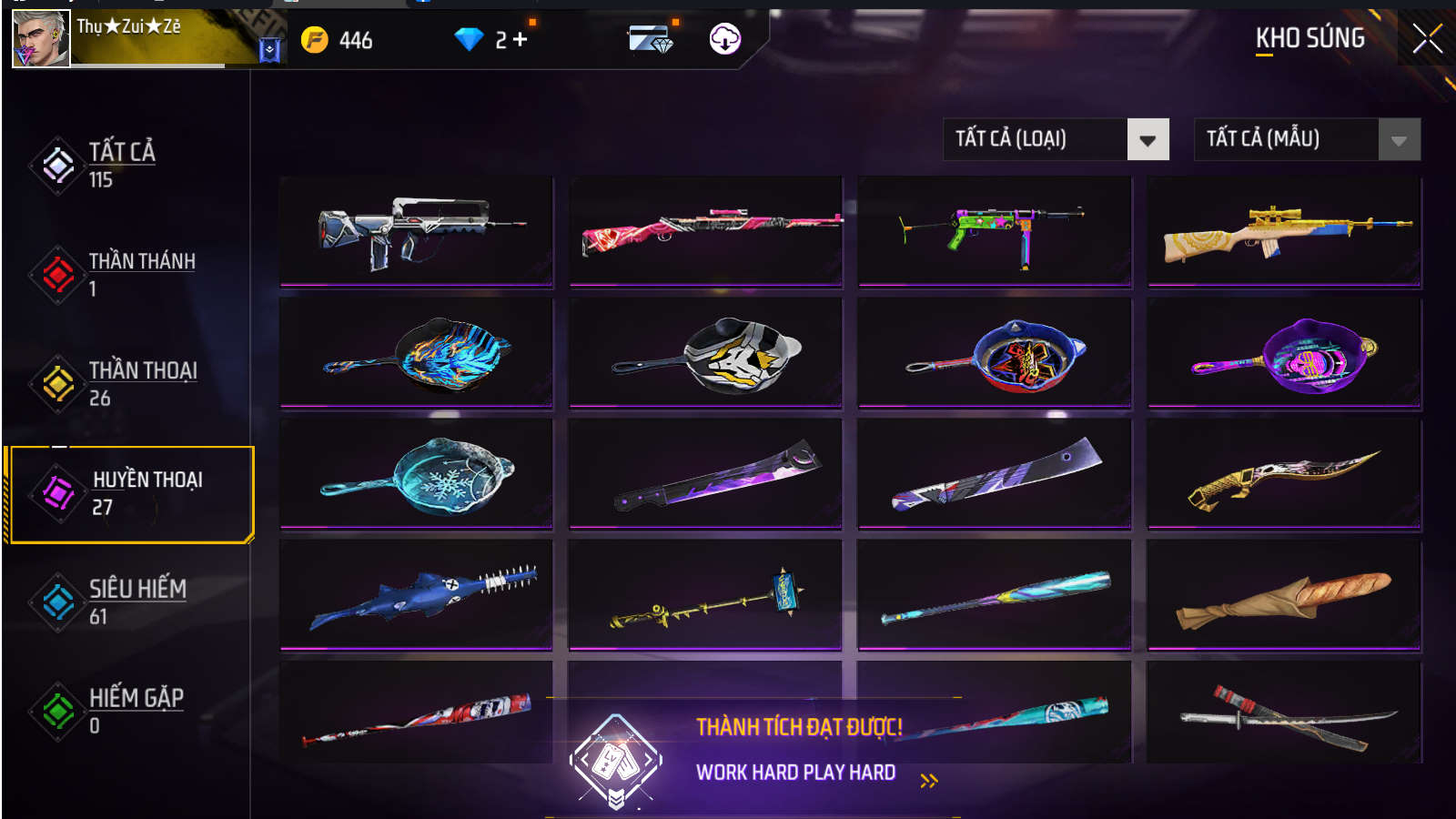The image size is (1456, 819).
Task: Click the cloud download icon
Action: [724, 39]
